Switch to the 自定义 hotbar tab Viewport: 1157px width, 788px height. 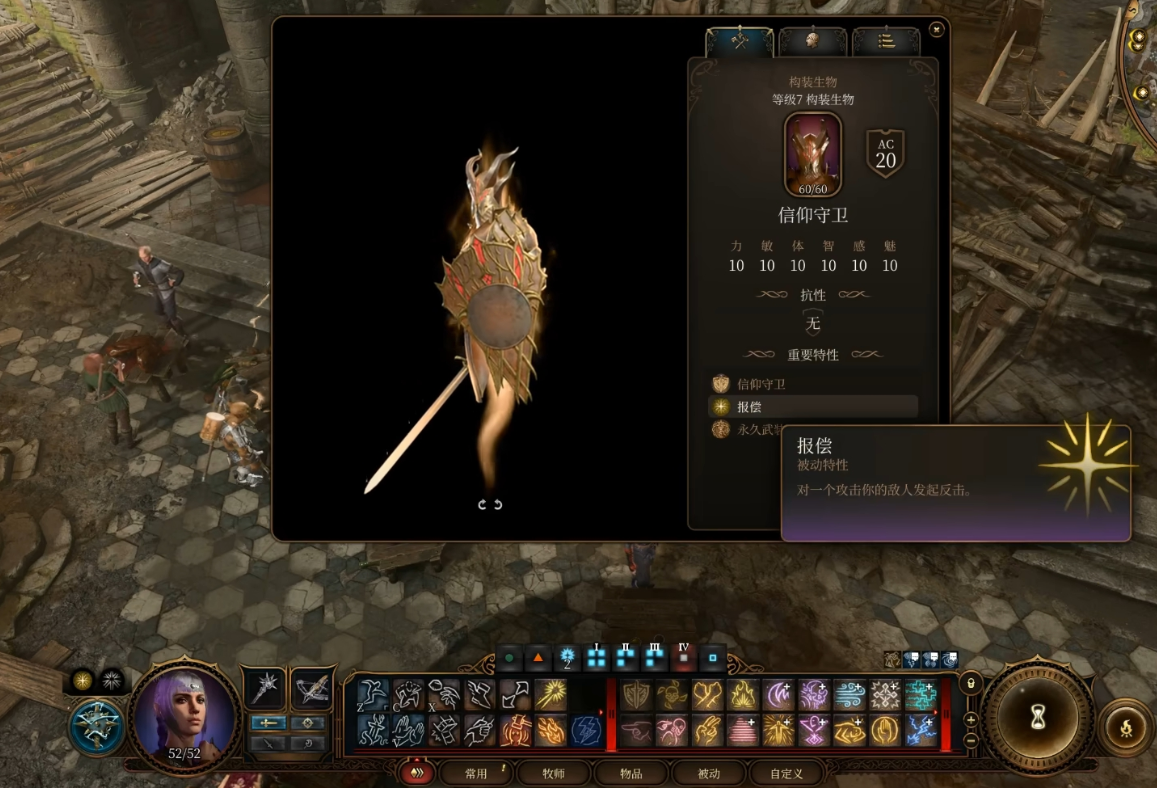pyautogui.click(x=786, y=773)
